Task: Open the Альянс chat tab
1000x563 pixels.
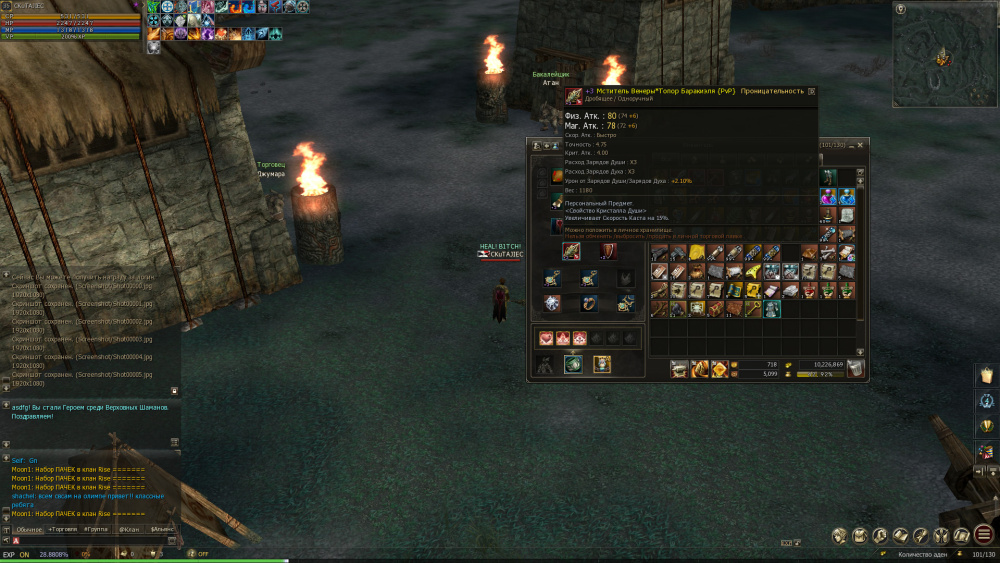Action: 161,528
